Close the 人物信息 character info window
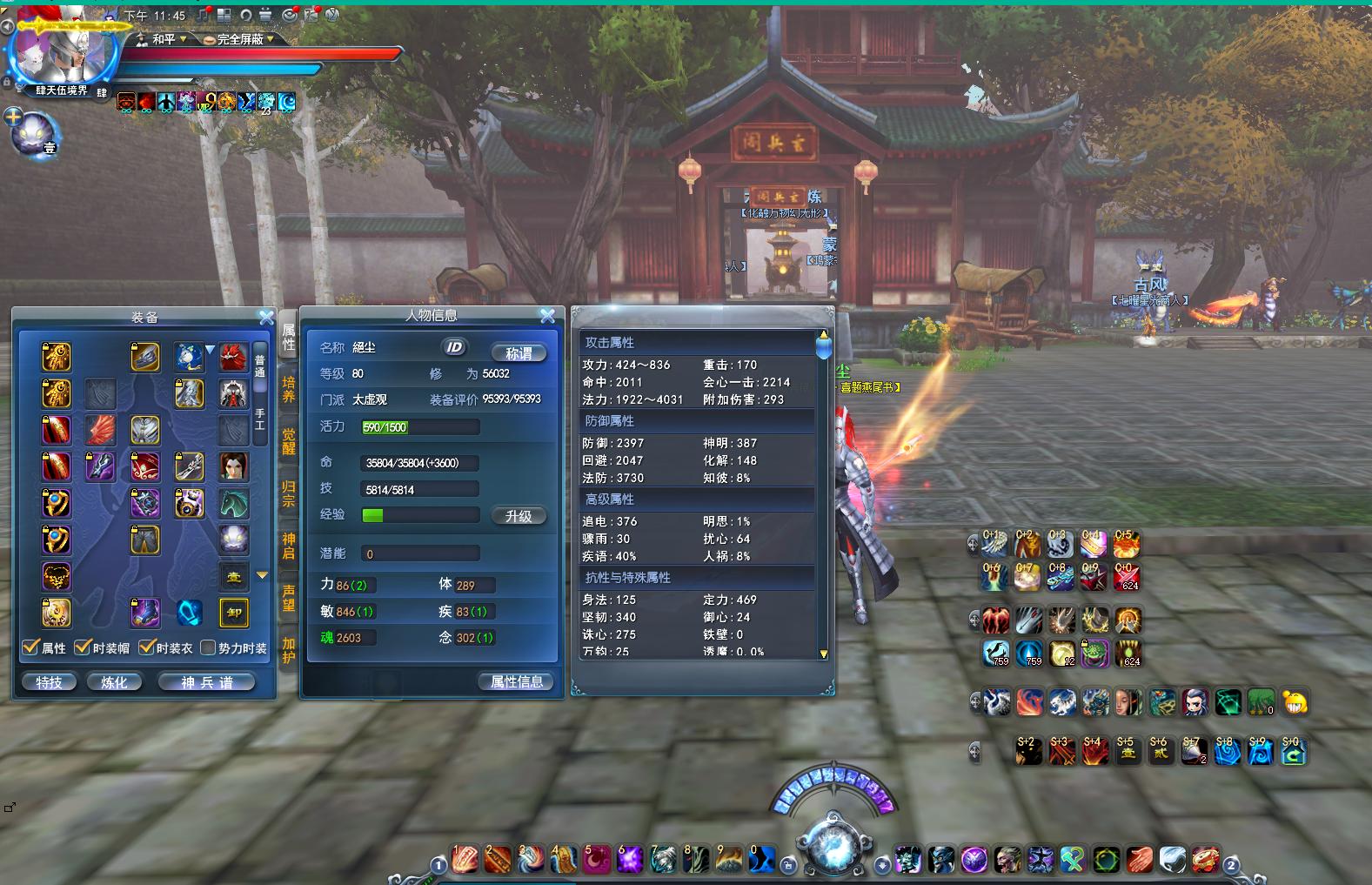The height and width of the screenshot is (885, 1372). [547, 316]
